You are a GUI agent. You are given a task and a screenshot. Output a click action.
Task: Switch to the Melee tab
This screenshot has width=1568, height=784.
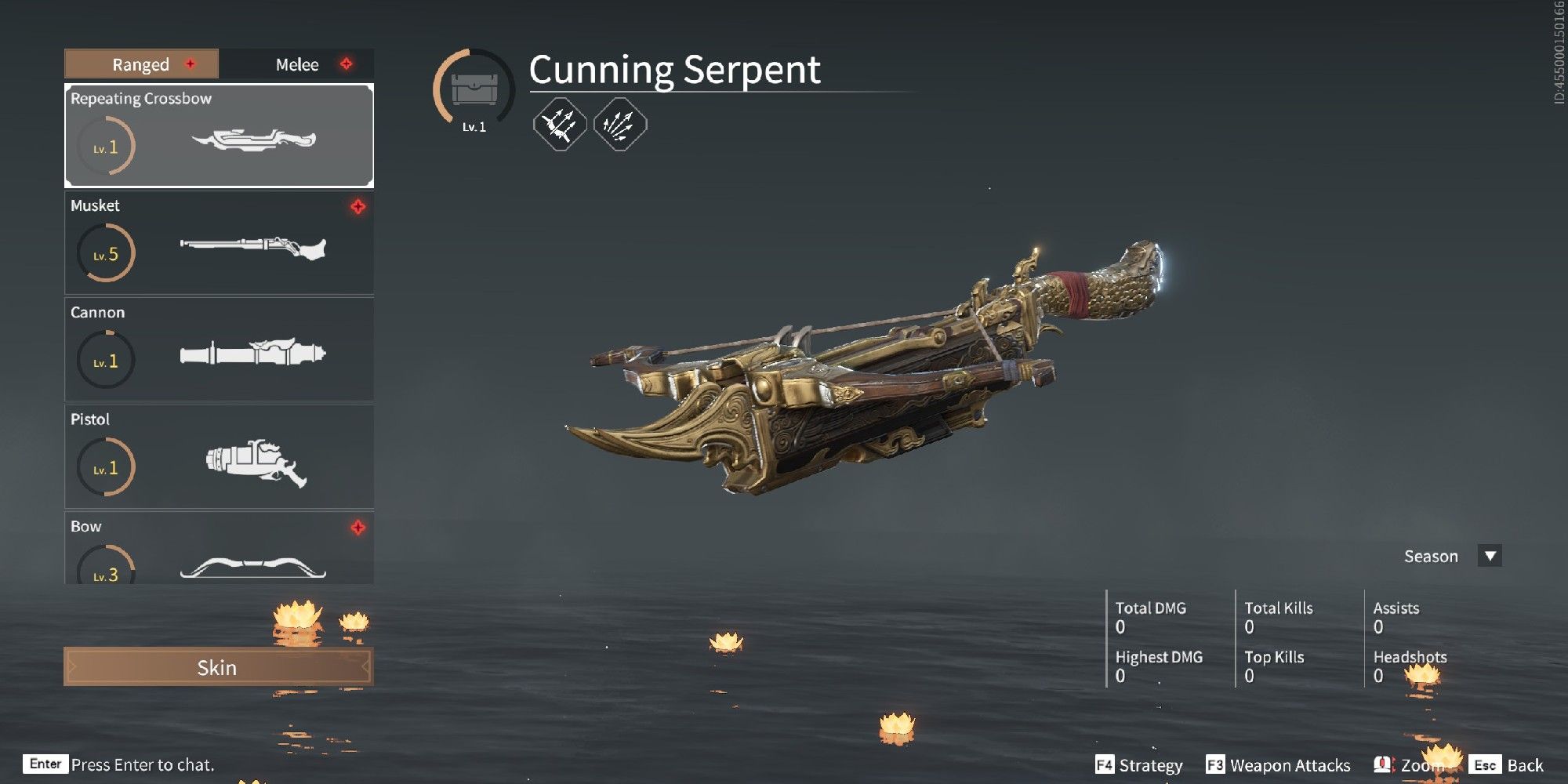click(x=296, y=65)
